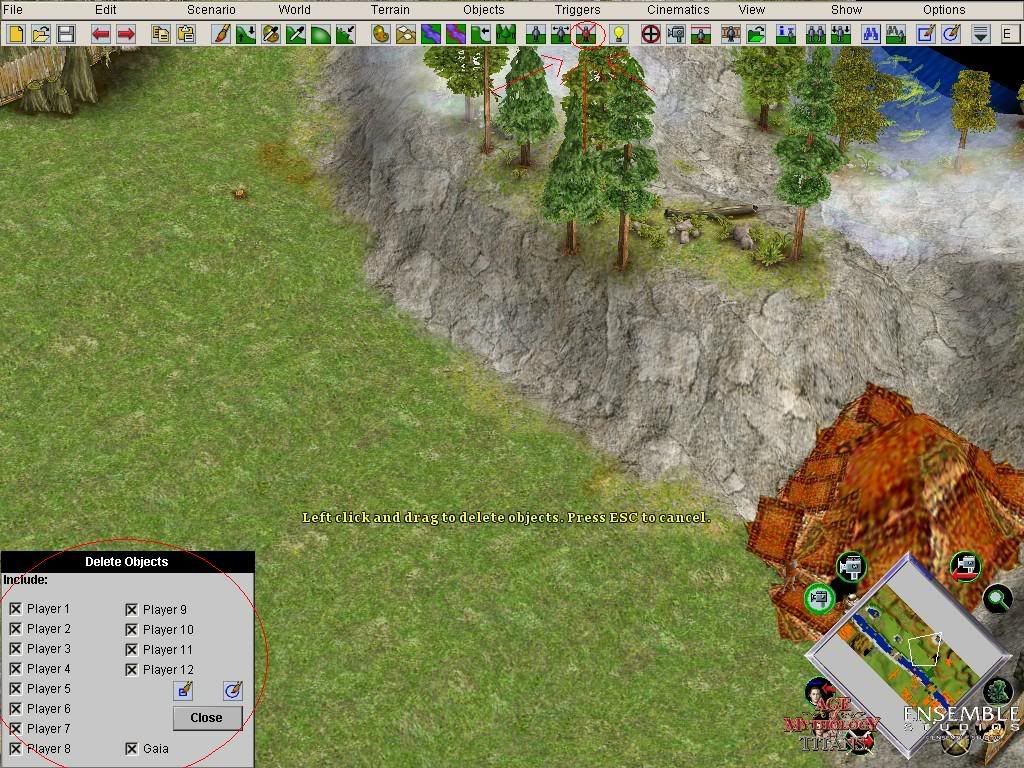Screen dimensions: 1024x768
Task: Click the red crosshair toolbar icon
Action: tap(651, 34)
